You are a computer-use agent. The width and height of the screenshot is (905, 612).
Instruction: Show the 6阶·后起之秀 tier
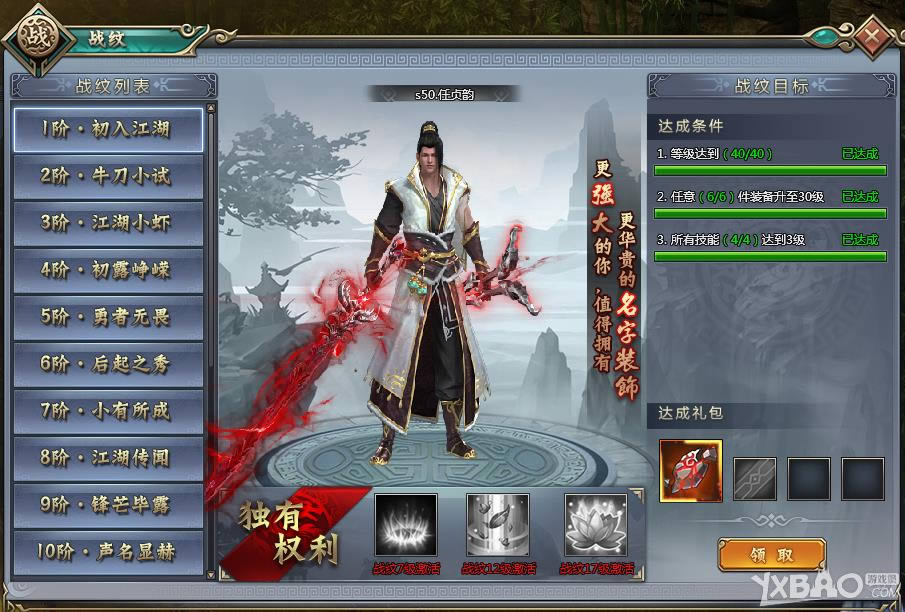pyautogui.click(x=107, y=364)
